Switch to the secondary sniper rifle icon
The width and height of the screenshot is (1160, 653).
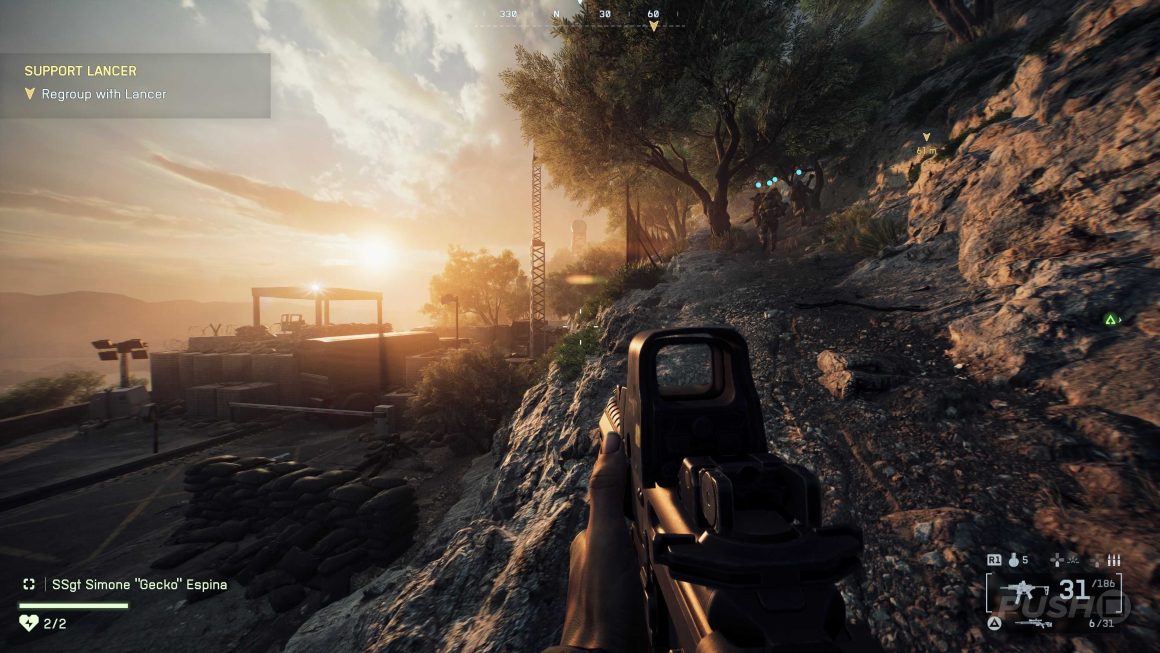1032,623
